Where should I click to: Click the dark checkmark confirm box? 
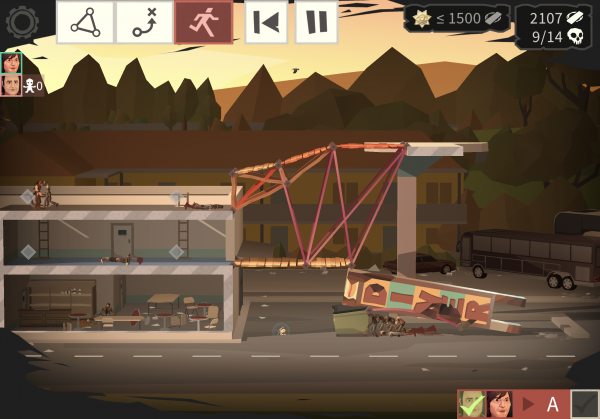(585, 404)
